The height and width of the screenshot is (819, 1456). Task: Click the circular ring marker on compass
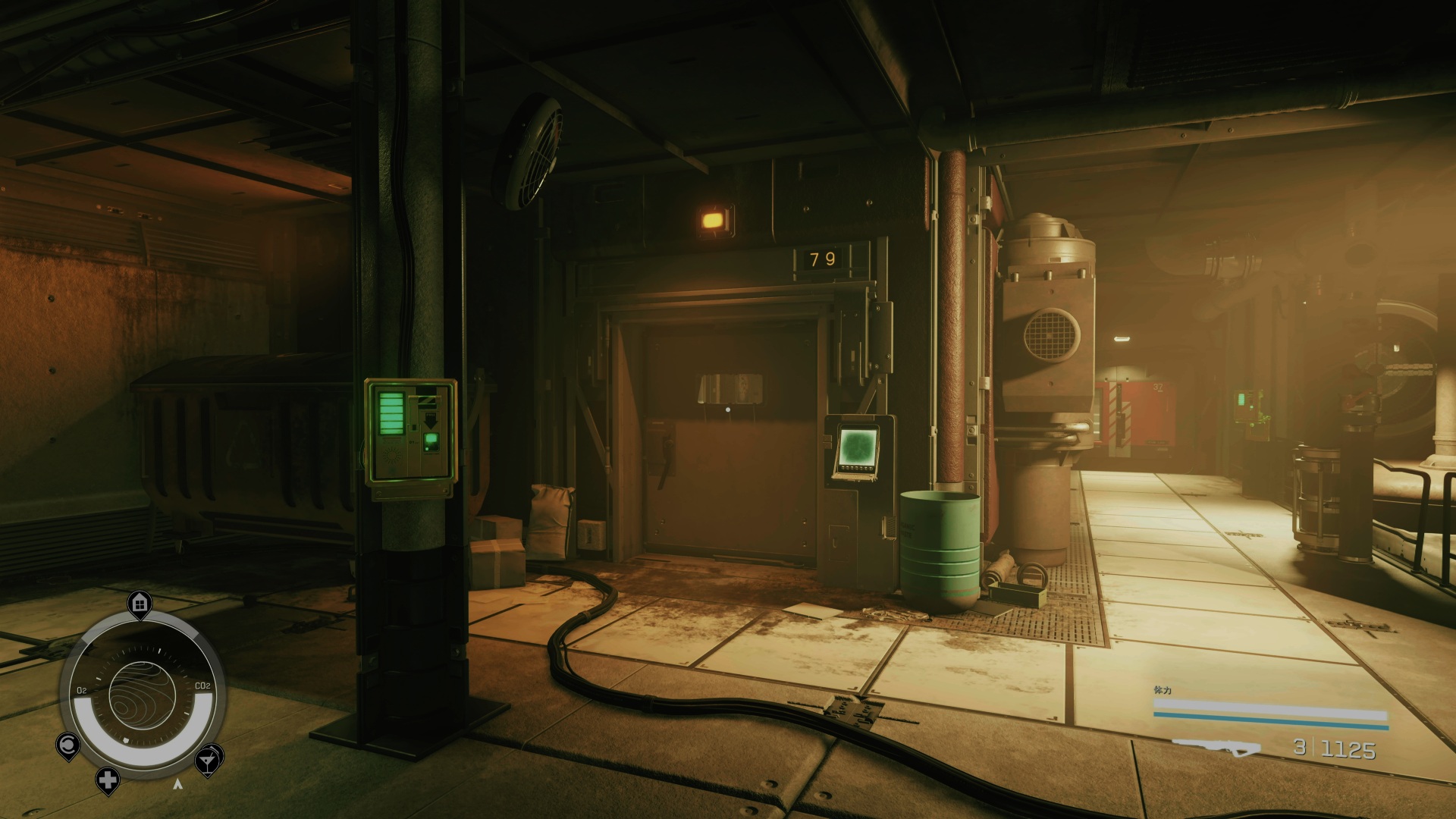coord(67,745)
